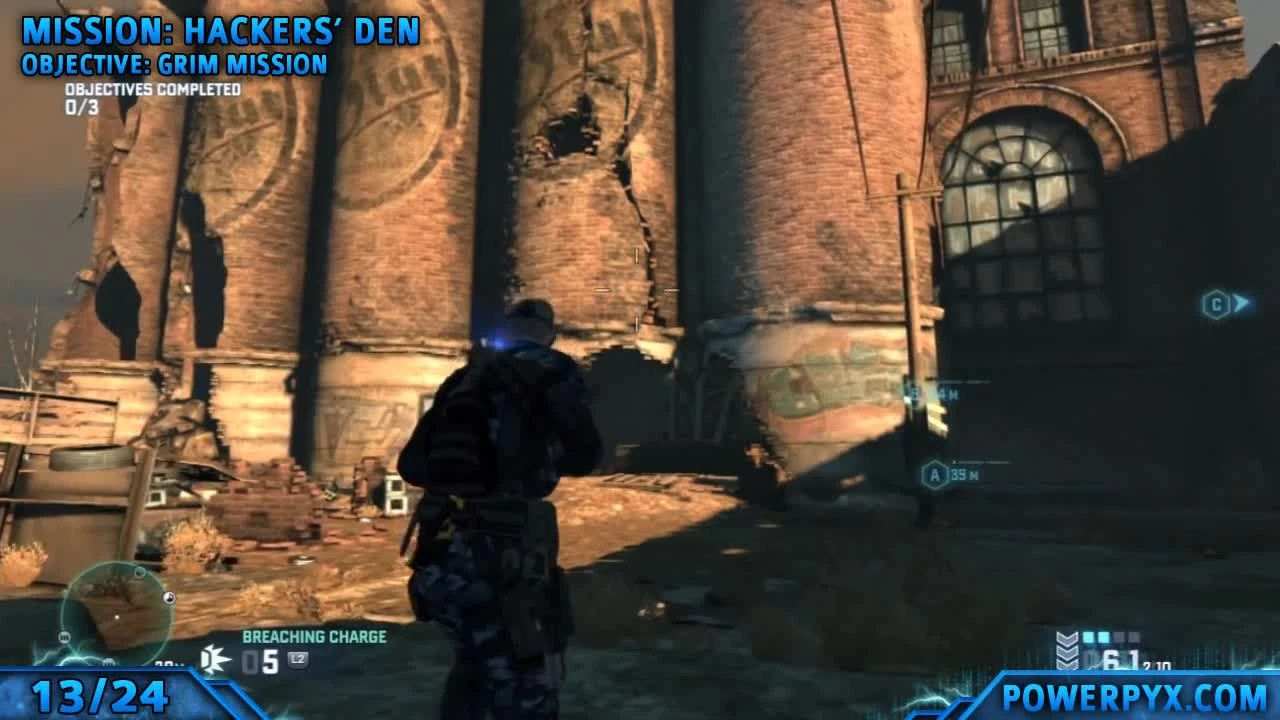Click the compass icon below the minimap

tap(110, 660)
